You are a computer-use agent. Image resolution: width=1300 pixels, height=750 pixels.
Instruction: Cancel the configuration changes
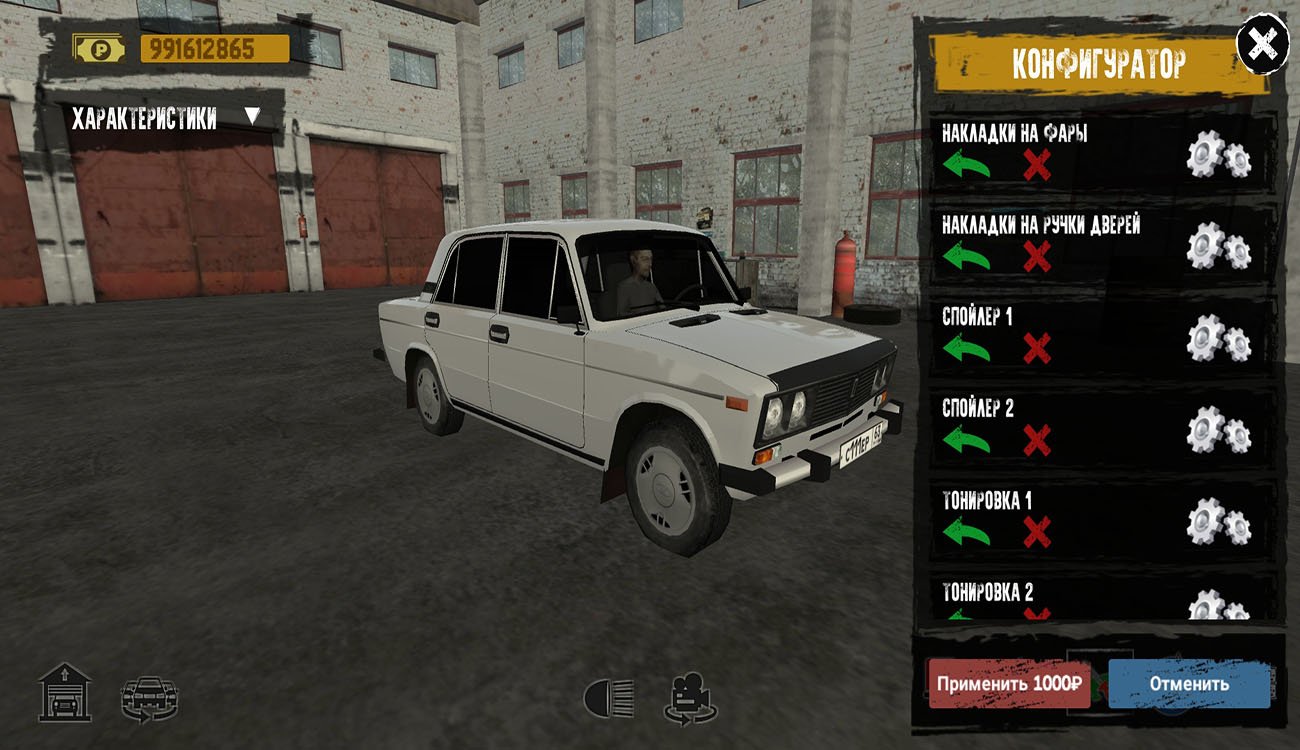pos(1188,684)
